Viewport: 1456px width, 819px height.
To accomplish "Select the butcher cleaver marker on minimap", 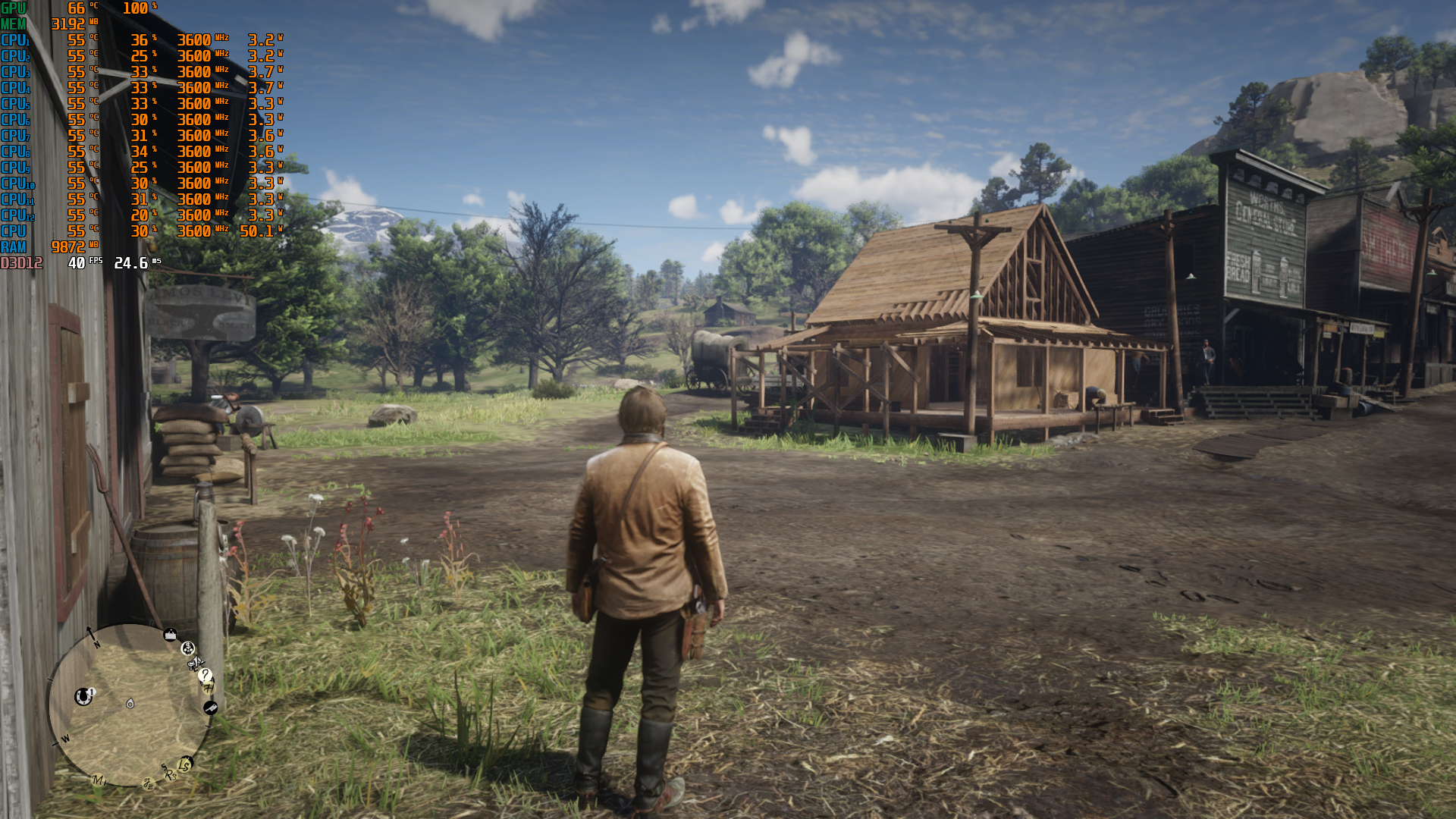I will point(211,708).
